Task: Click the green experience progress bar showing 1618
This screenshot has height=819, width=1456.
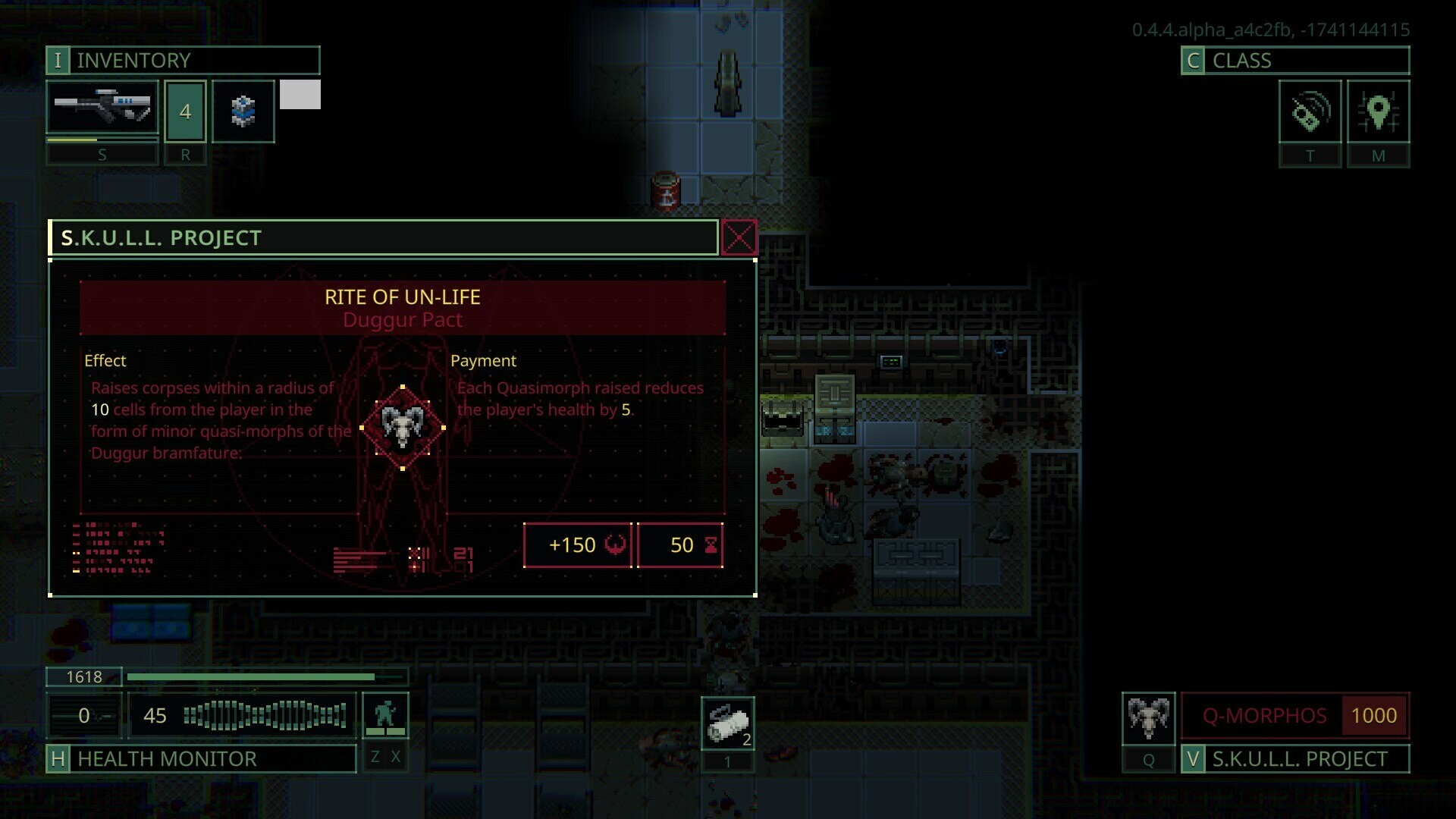Action: coord(265,676)
